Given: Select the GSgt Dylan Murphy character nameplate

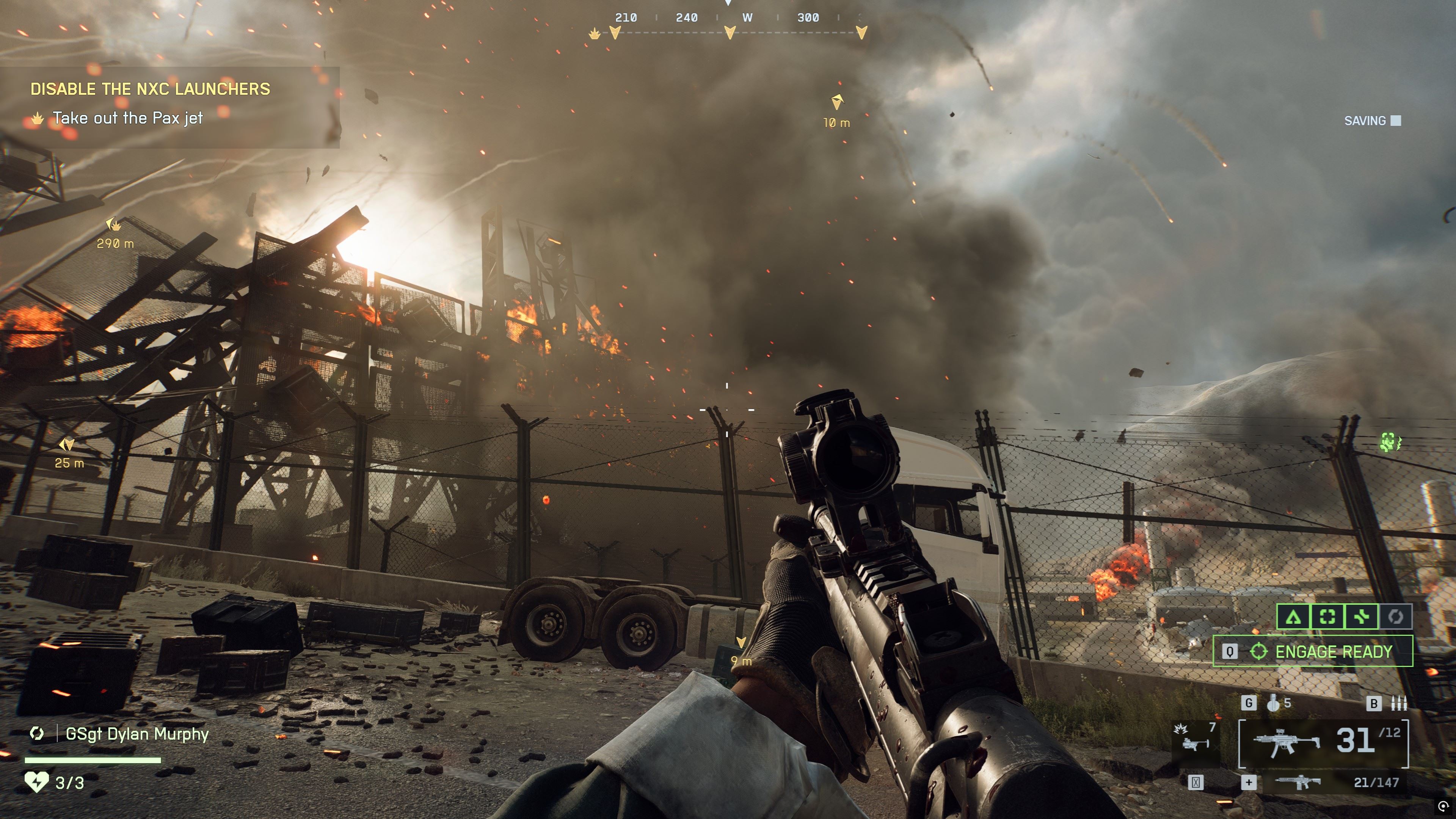Looking at the screenshot, I should pyautogui.click(x=137, y=734).
